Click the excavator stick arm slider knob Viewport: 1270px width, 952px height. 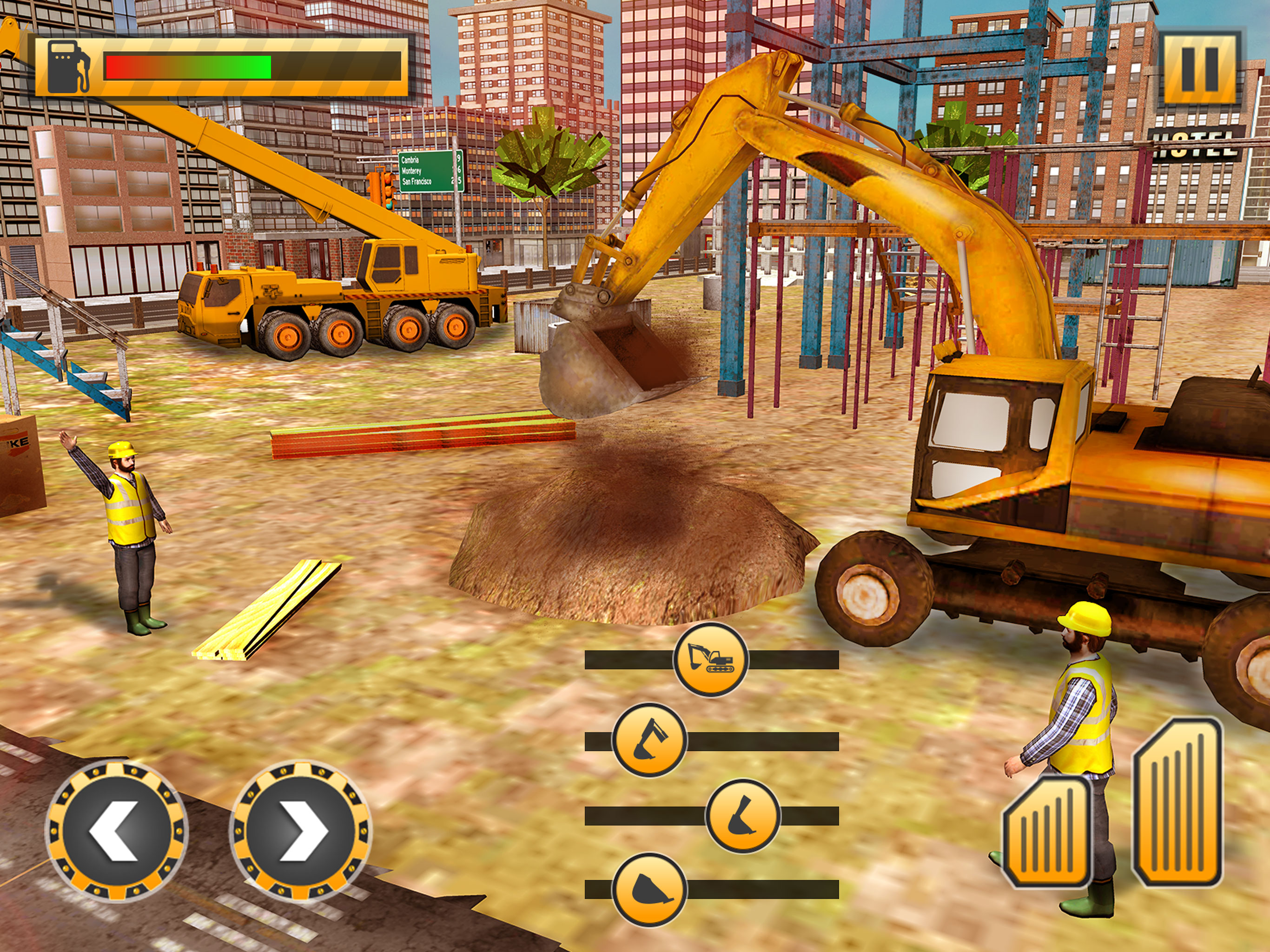coord(742,815)
